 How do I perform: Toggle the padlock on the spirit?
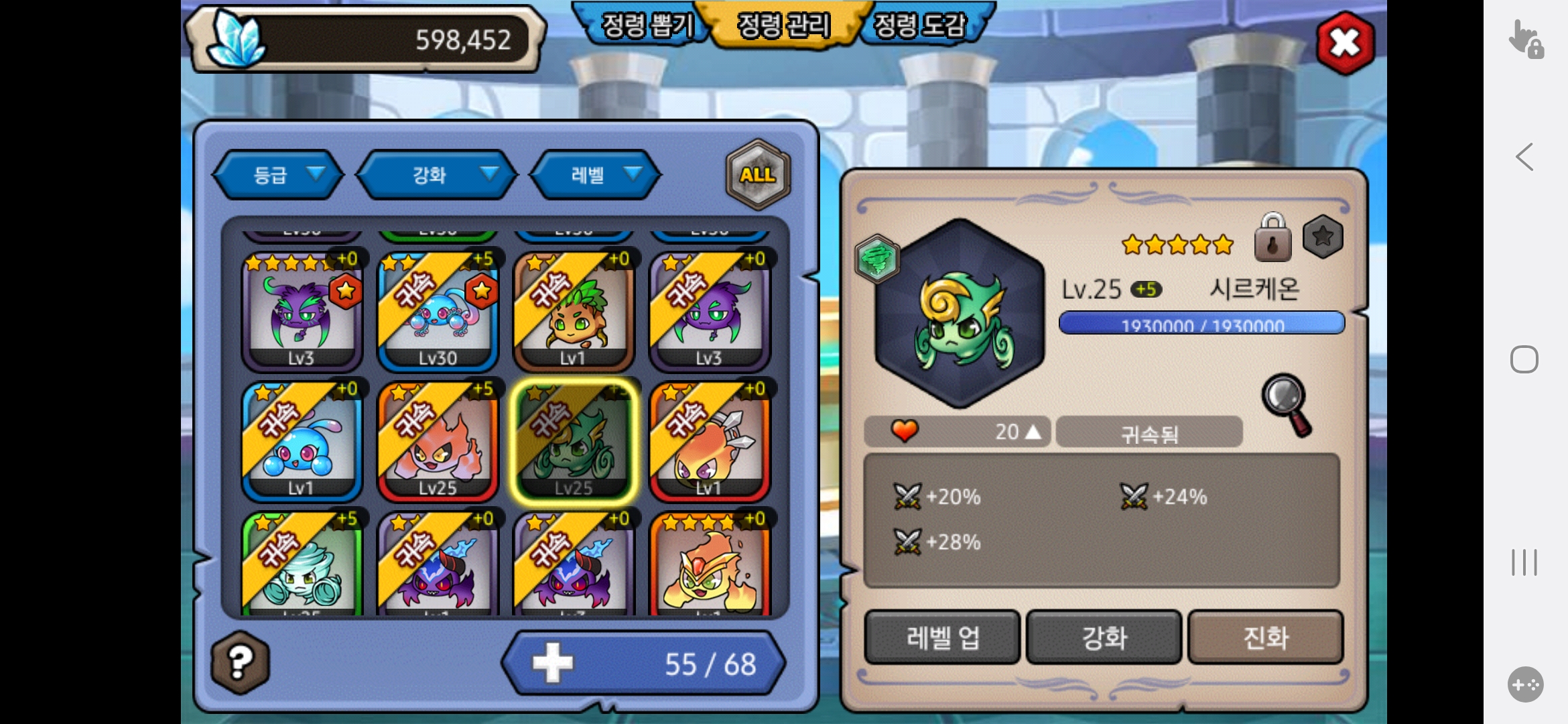[1272, 239]
